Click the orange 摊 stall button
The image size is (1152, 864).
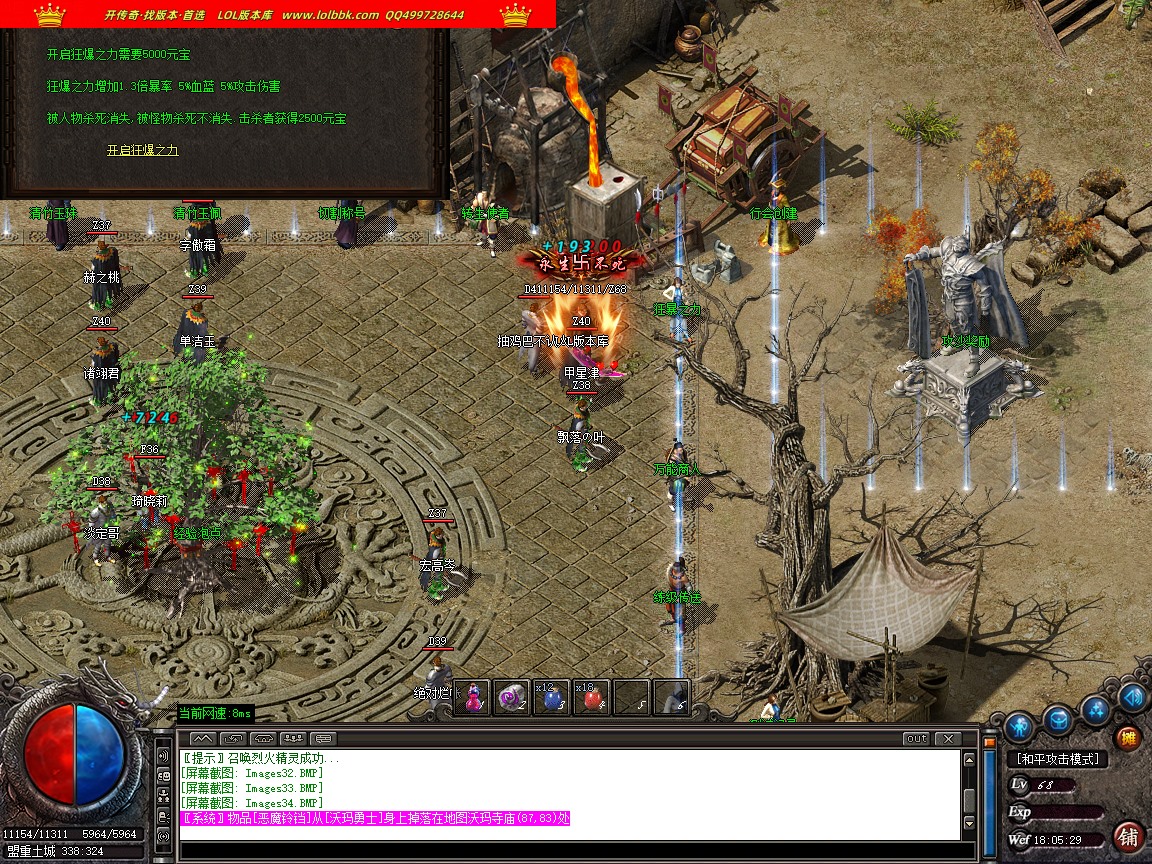pos(1129,738)
